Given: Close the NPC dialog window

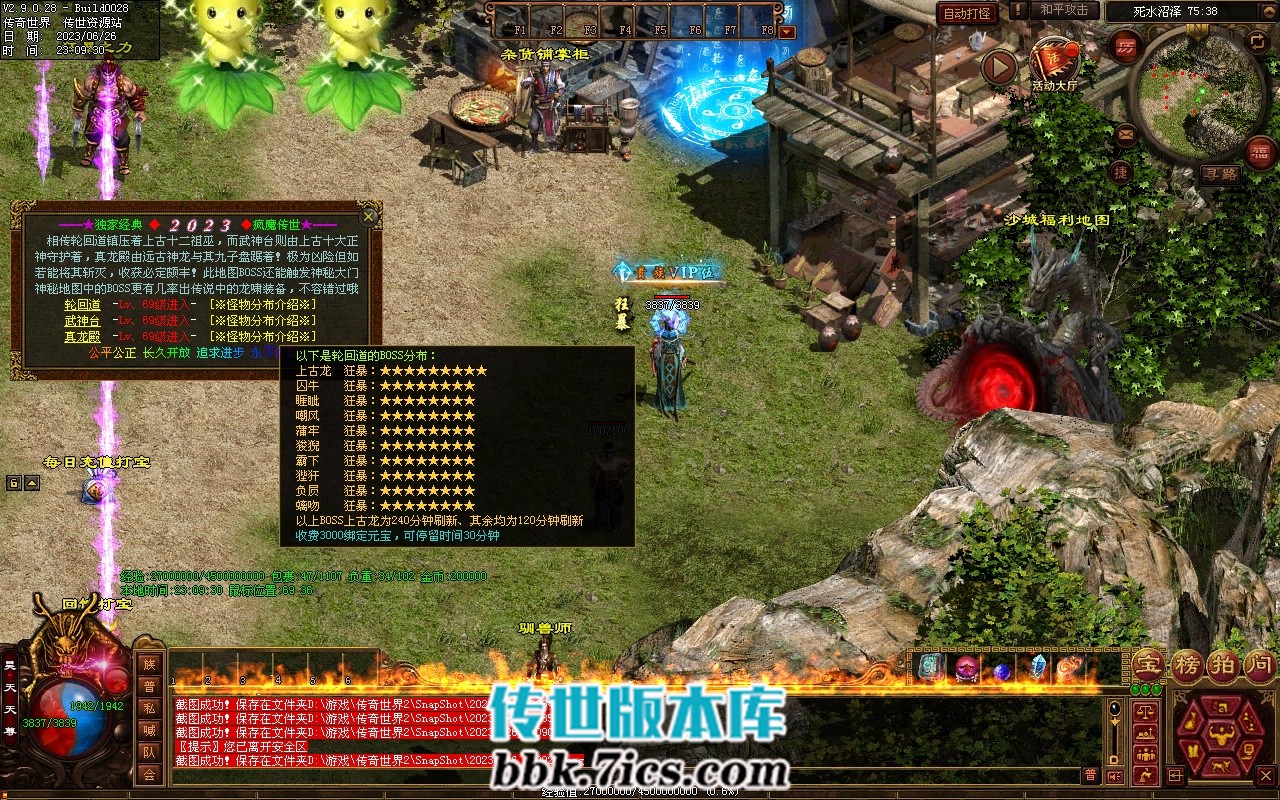Looking at the screenshot, I should 369,216.
